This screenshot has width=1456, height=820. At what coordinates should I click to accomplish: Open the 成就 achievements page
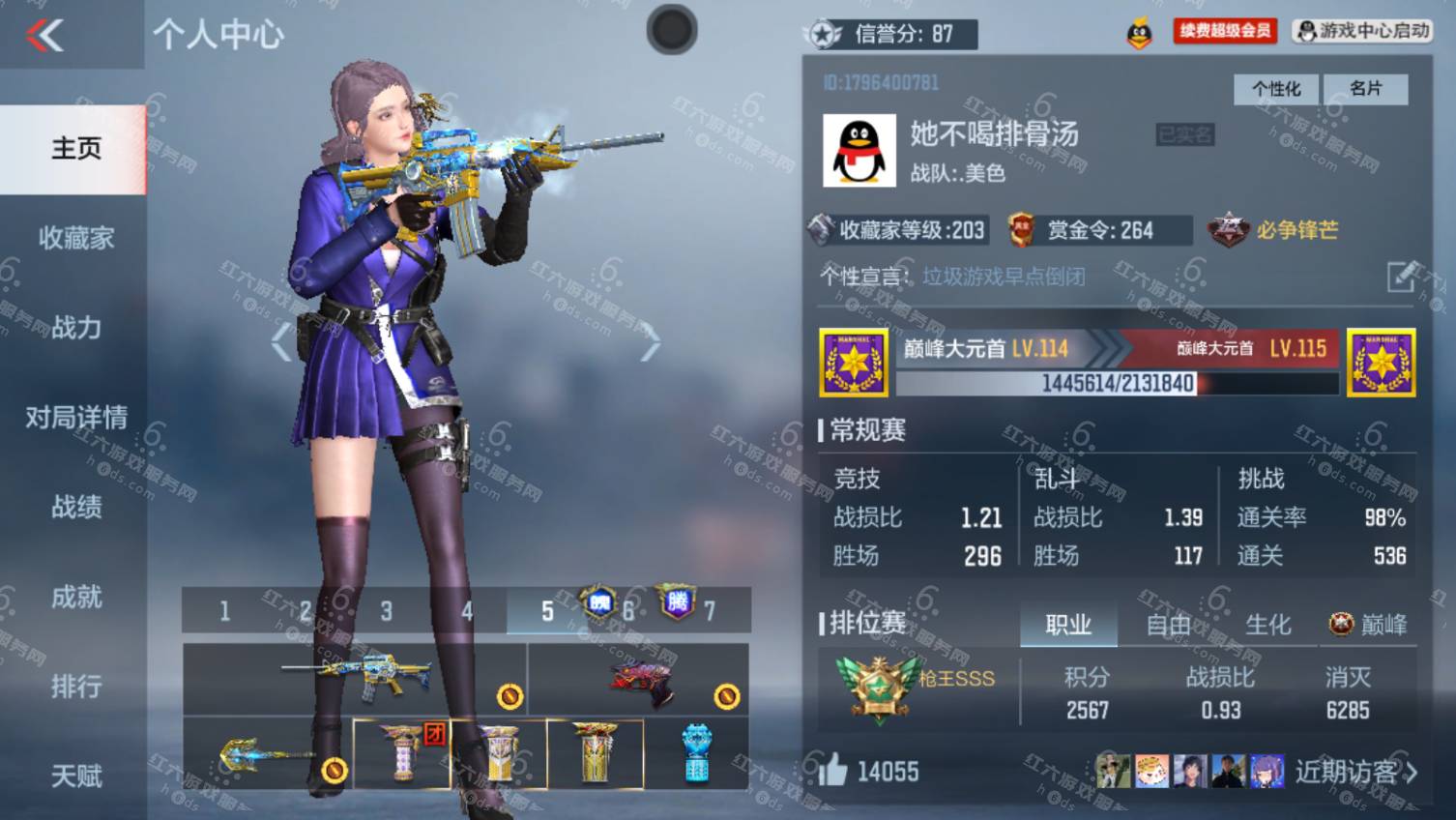pos(75,597)
